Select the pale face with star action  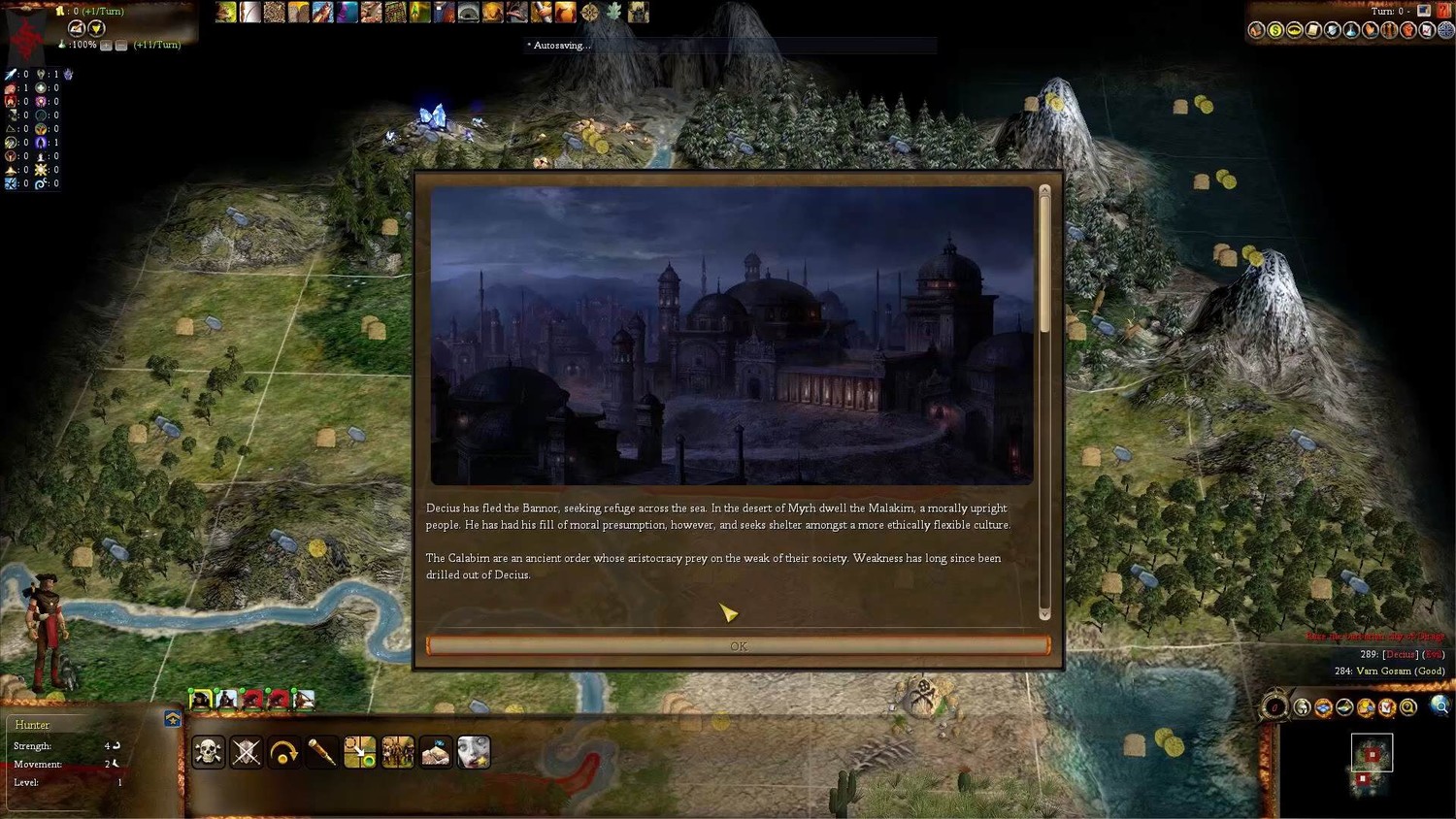tap(474, 752)
